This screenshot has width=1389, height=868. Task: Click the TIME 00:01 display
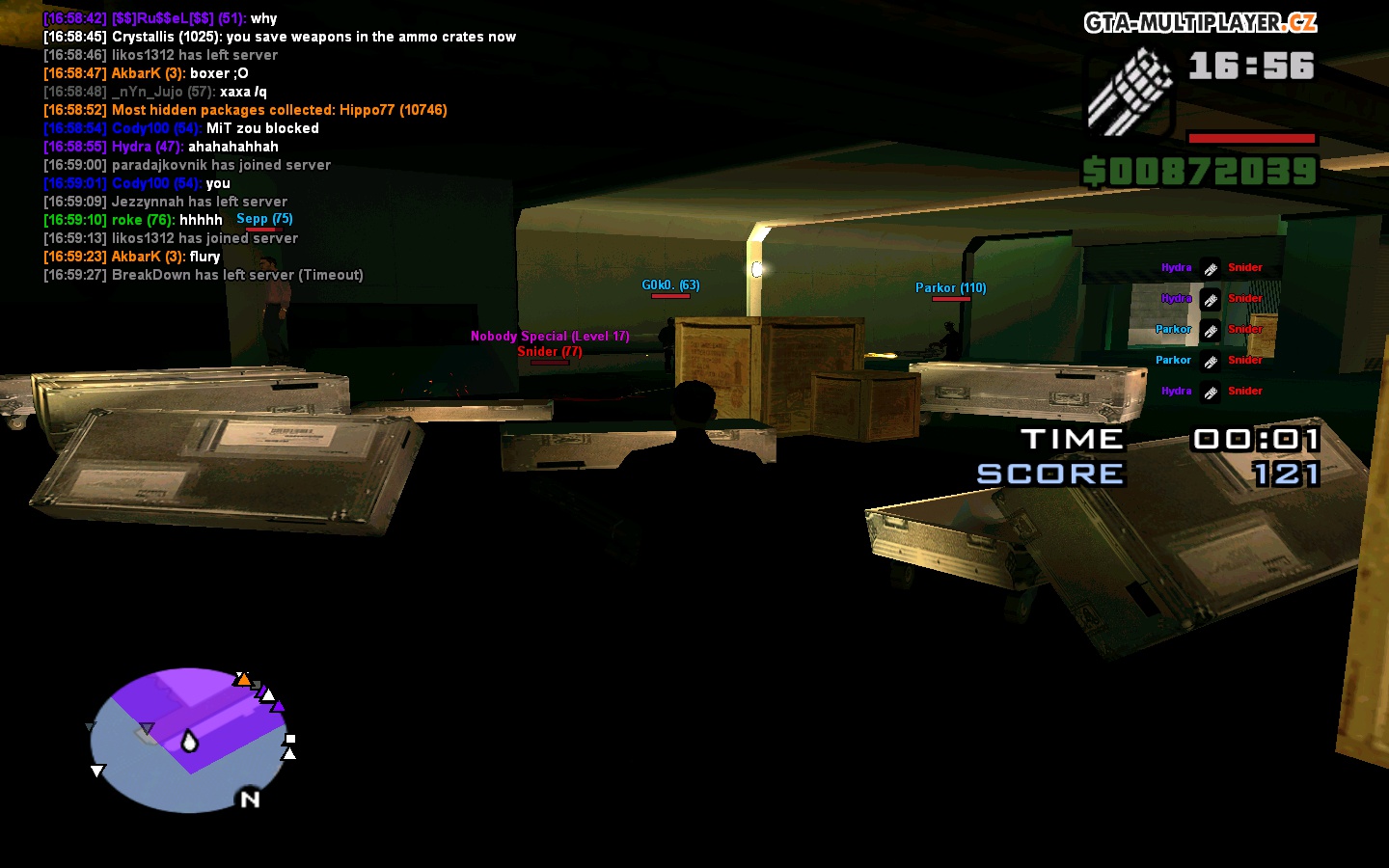pyautogui.click(x=1173, y=440)
